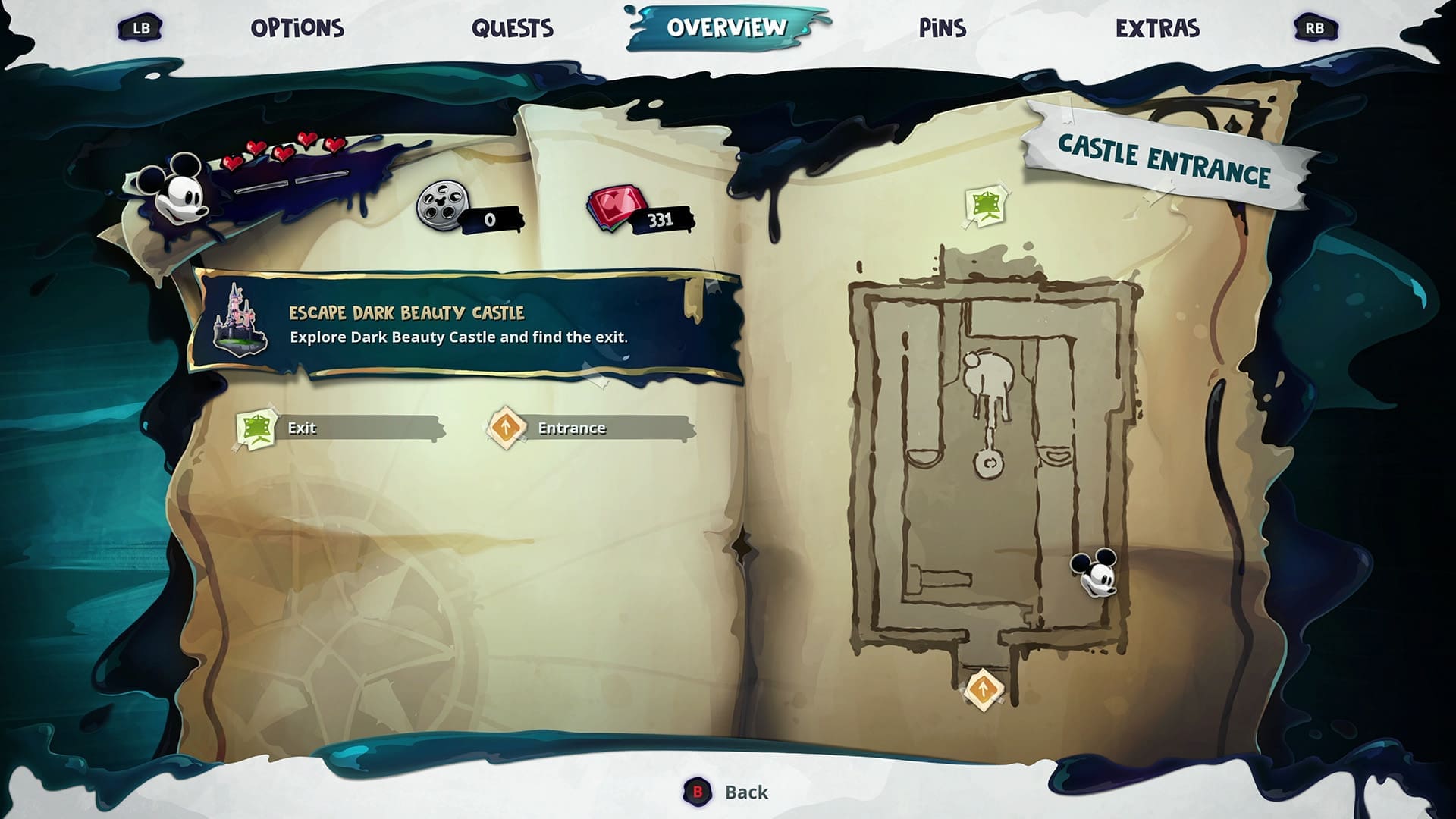Click the green Exit legend icon
The image size is (1456, 819).
pos(258,429)
